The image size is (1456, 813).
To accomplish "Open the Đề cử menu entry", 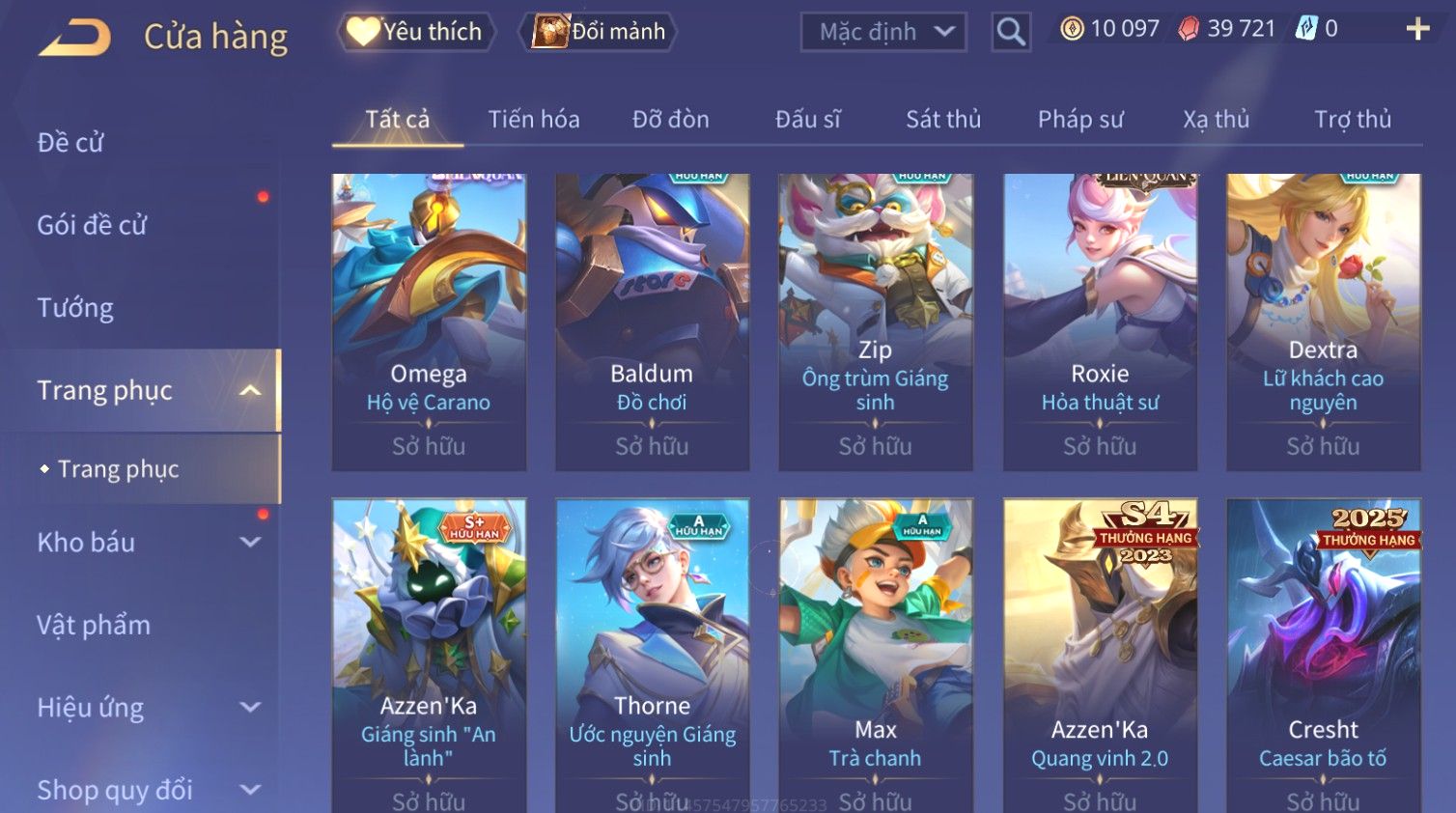I will [70, 143].
